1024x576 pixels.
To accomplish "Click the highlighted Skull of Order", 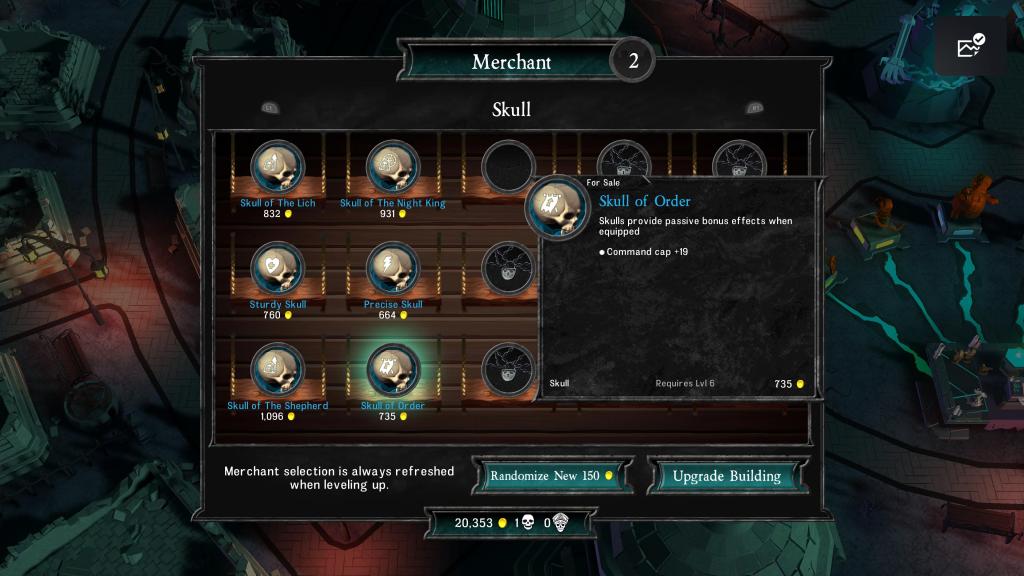I will tap(393, 370).
